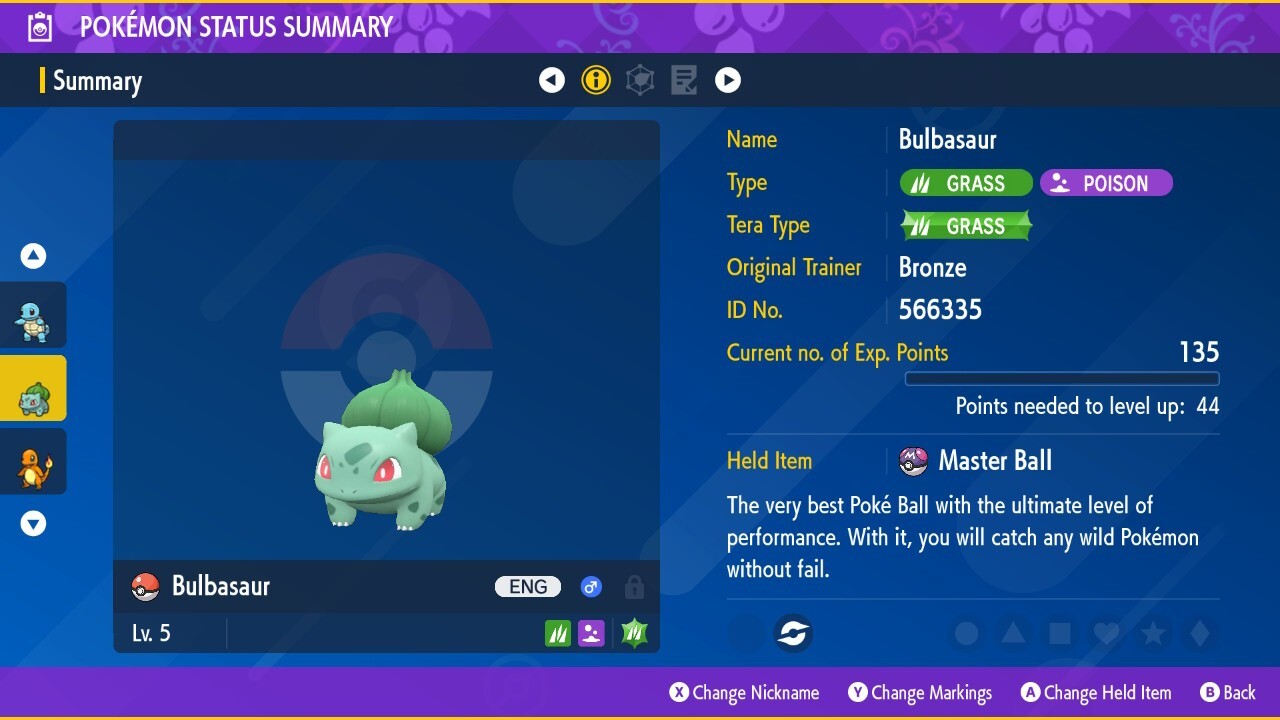Screen dimensions: 1280x720
Task: Select the Tera type hexagon icon
Action: coord(640,80)
